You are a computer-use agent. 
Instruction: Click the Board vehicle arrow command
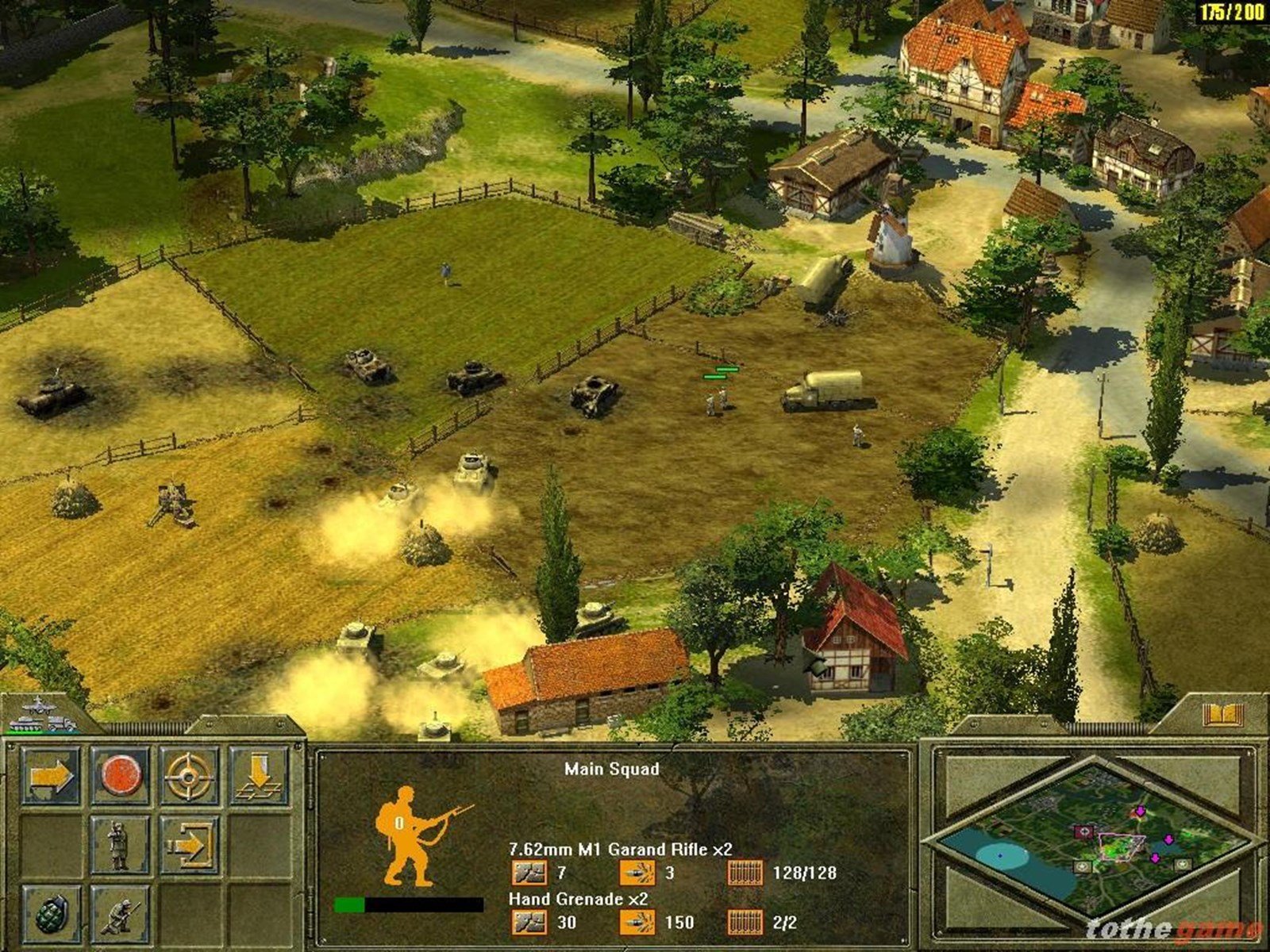pos(192,845)
